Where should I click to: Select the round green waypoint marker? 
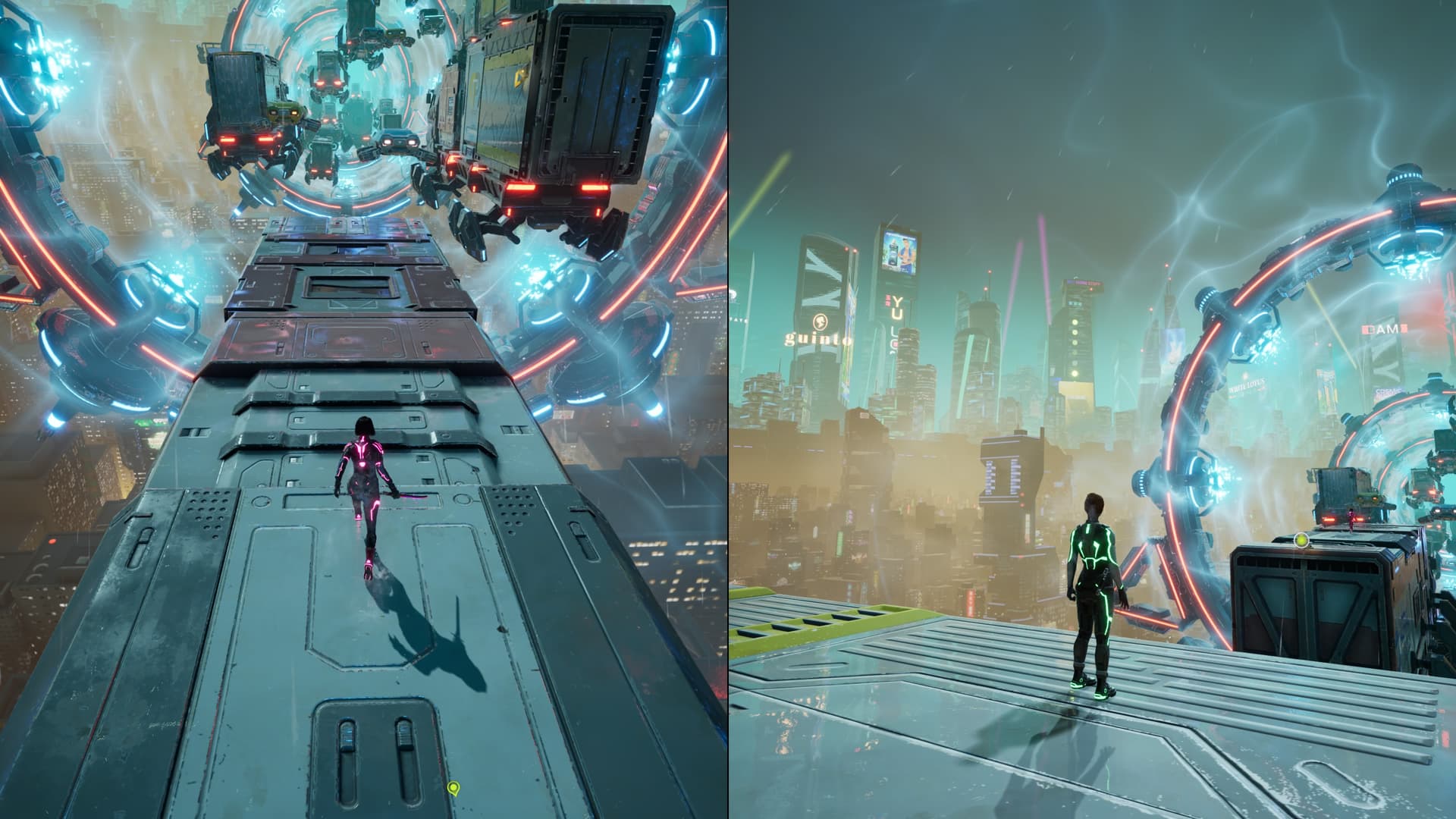point(1301,541)
